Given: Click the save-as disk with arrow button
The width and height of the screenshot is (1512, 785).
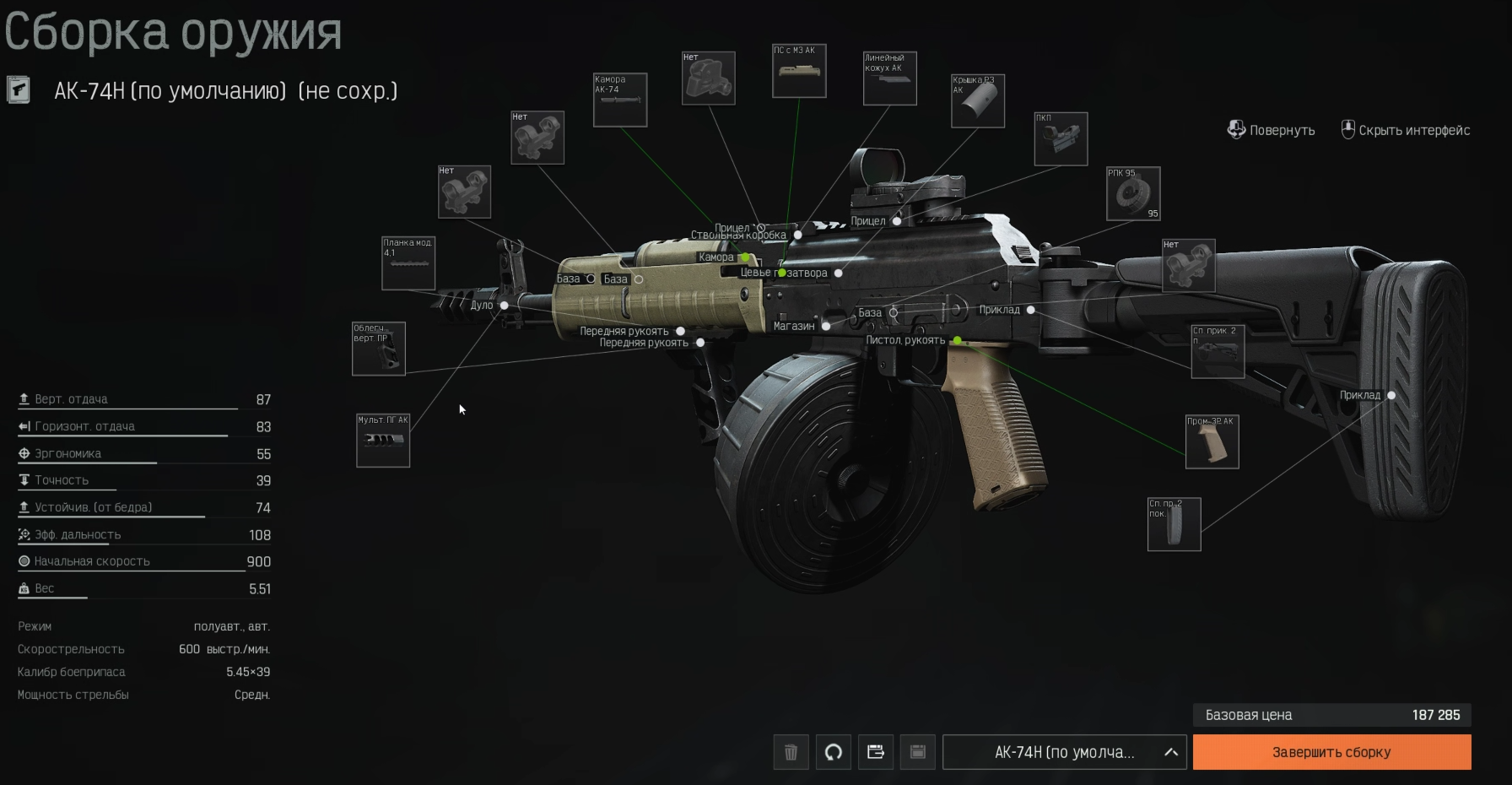Looking at the screenshot, I should [875, 752].
